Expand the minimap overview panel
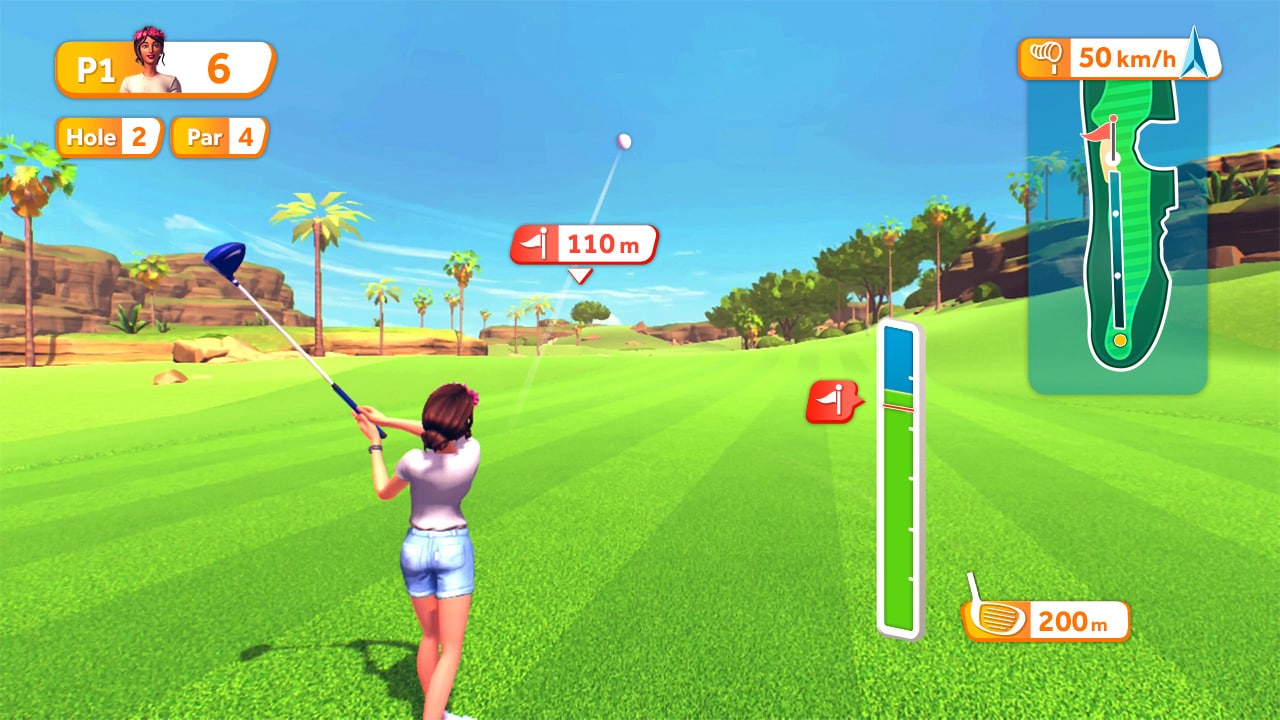Screen dimensions: 1280x720 [1117, 230]
